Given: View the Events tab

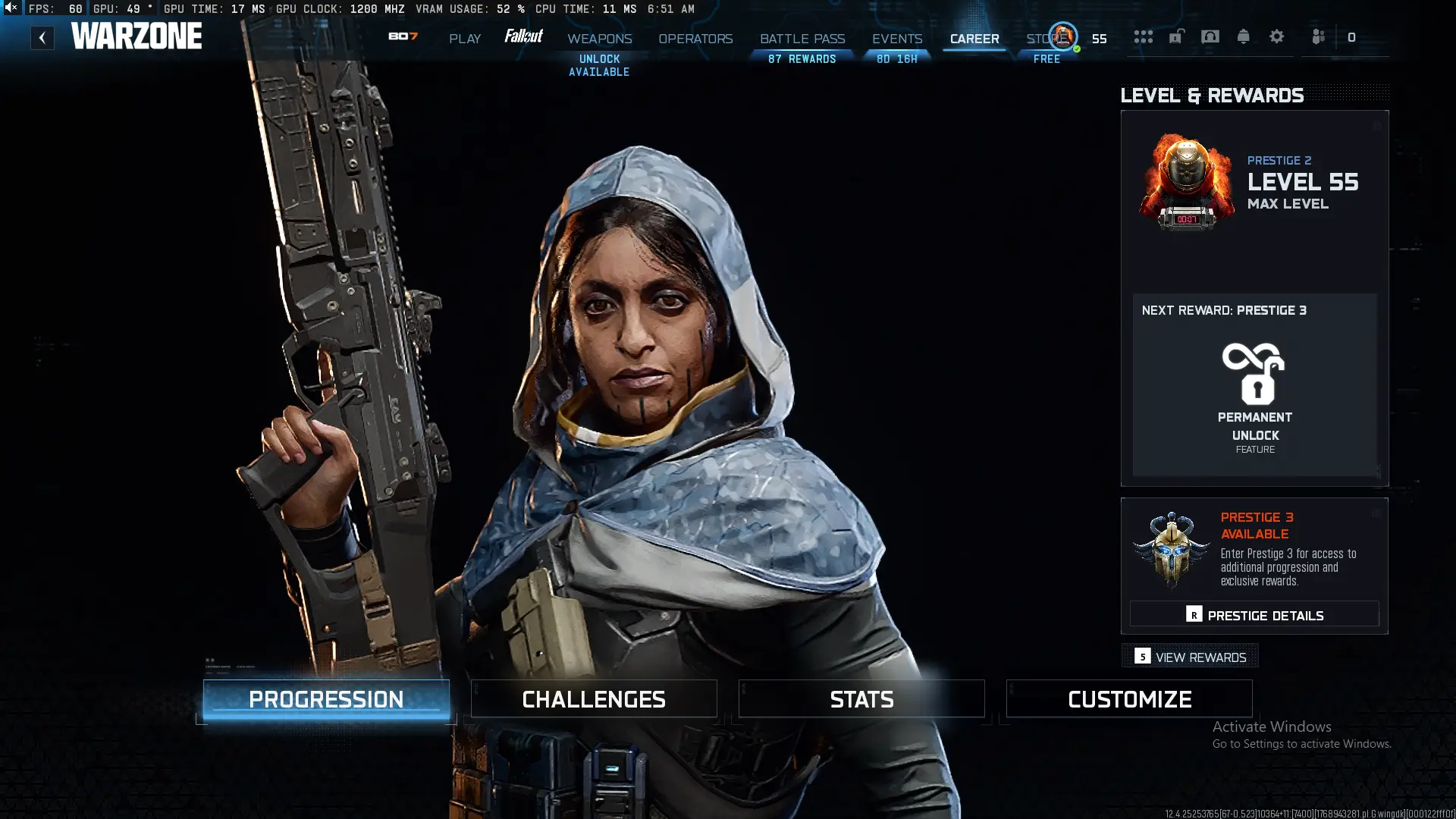Looking at the screenshot, I should click(x=897, y=39).
